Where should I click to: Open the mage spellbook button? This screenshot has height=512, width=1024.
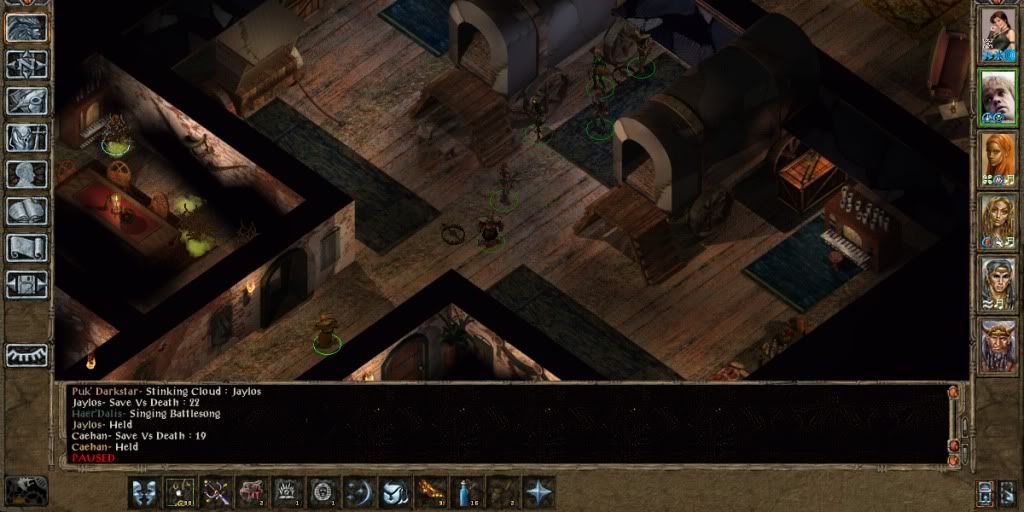(x=27, y=212)
